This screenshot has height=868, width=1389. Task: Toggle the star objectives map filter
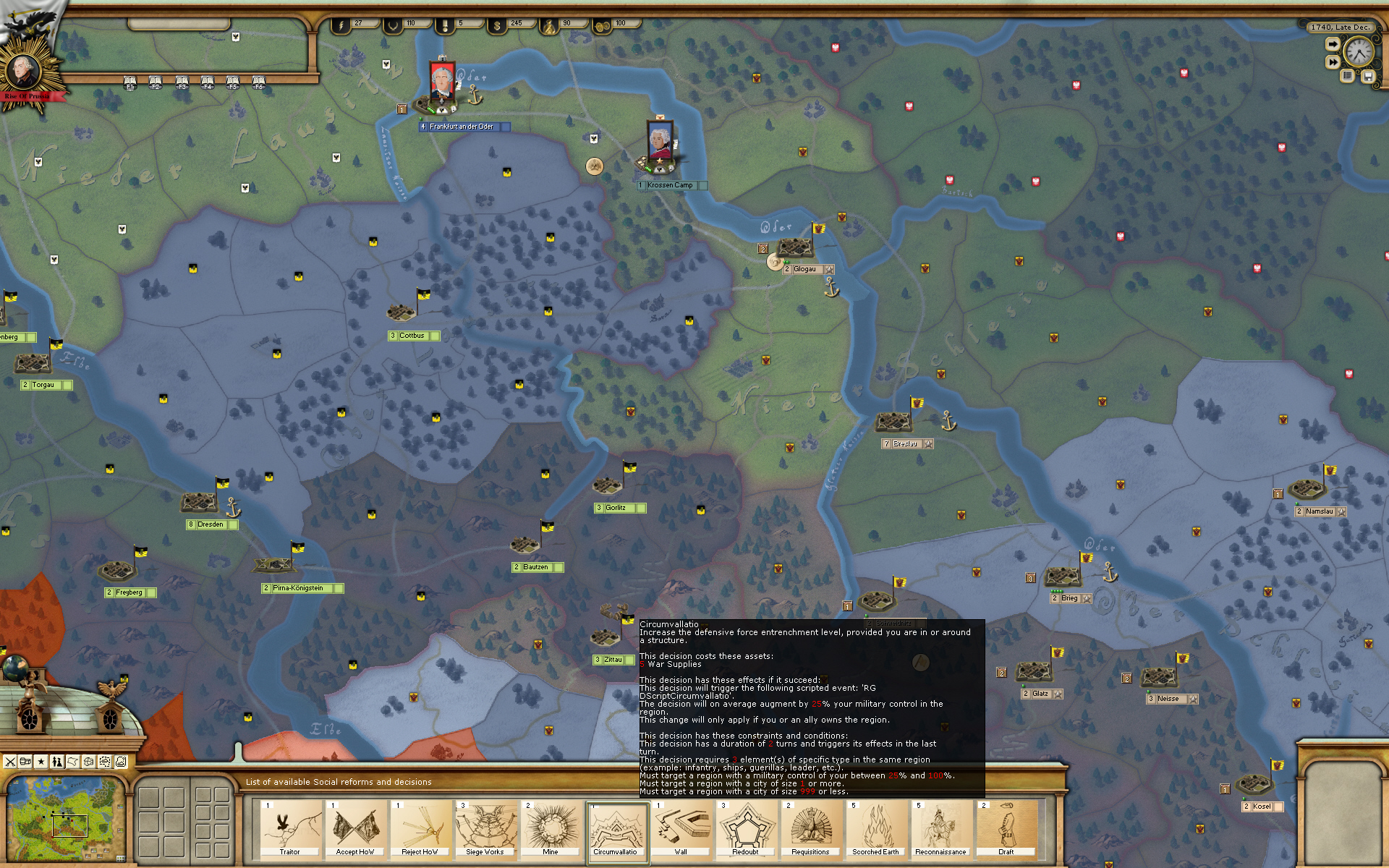(x=40, y=761)
